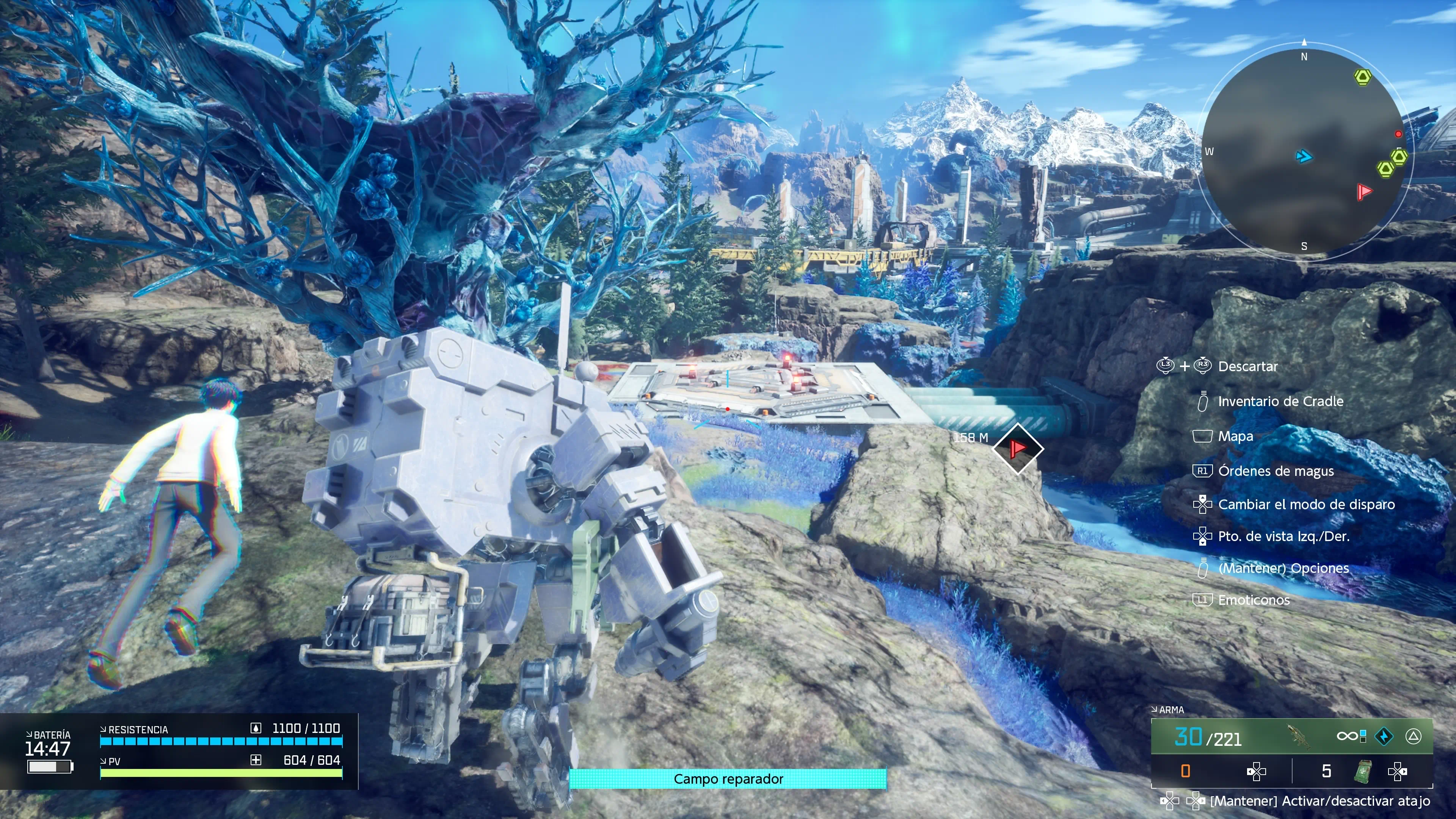Click the small red dot on minimap
The height and width of the screenshot is (819, 1456).
pos(1398,134)
